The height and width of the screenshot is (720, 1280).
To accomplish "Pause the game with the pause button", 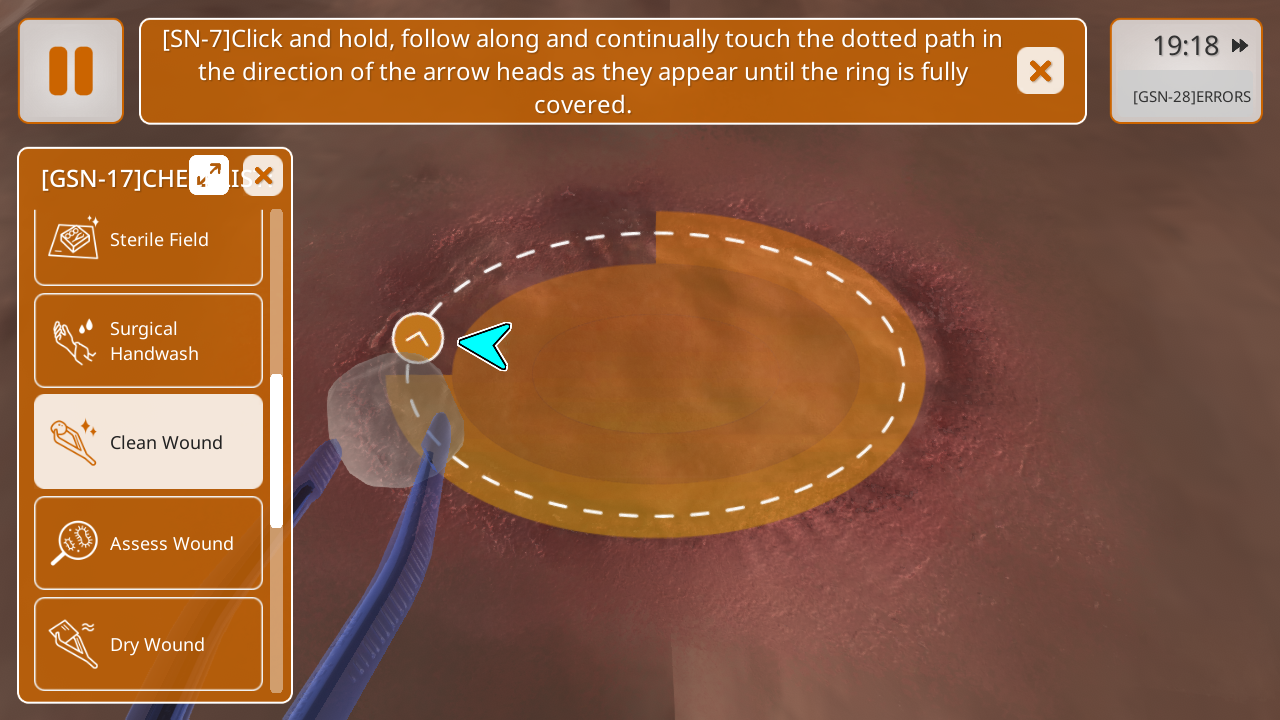I will (x=71, y=71).
